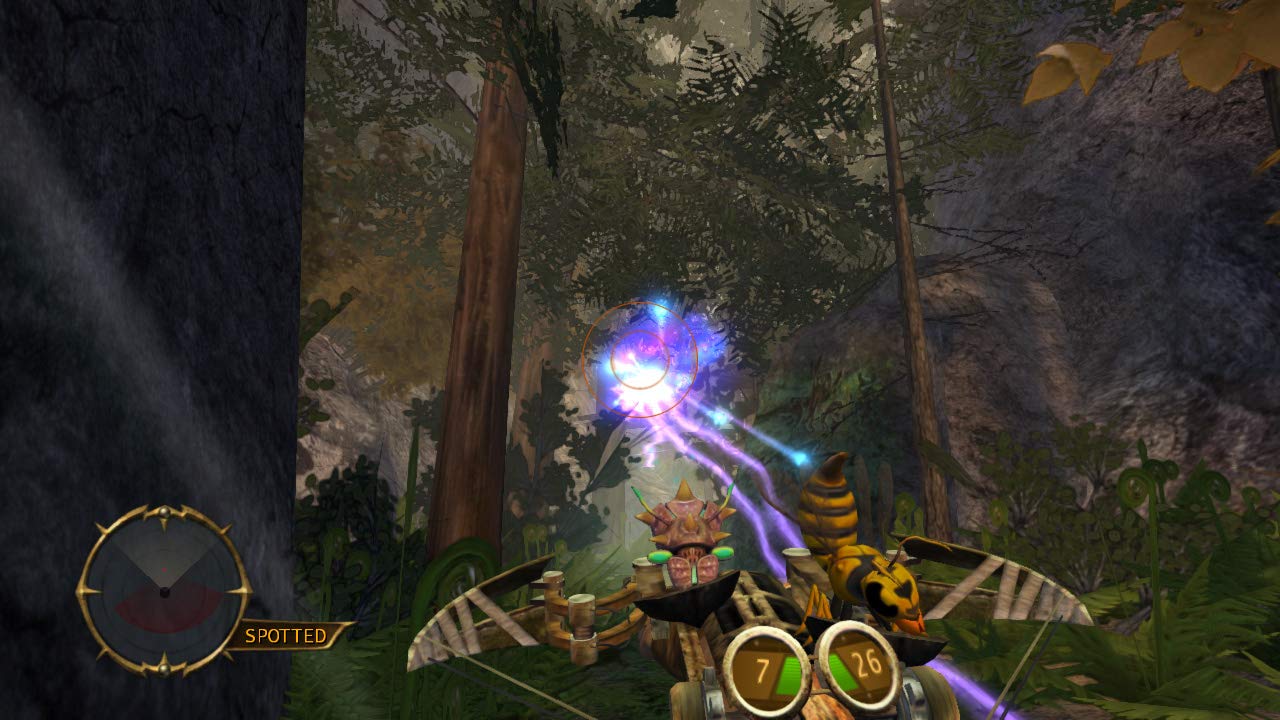Image resolution: width=1280 pixels, height=720 pixels.
Task: Select the gold ball ornament atop the radar
Action: [164, 513]
